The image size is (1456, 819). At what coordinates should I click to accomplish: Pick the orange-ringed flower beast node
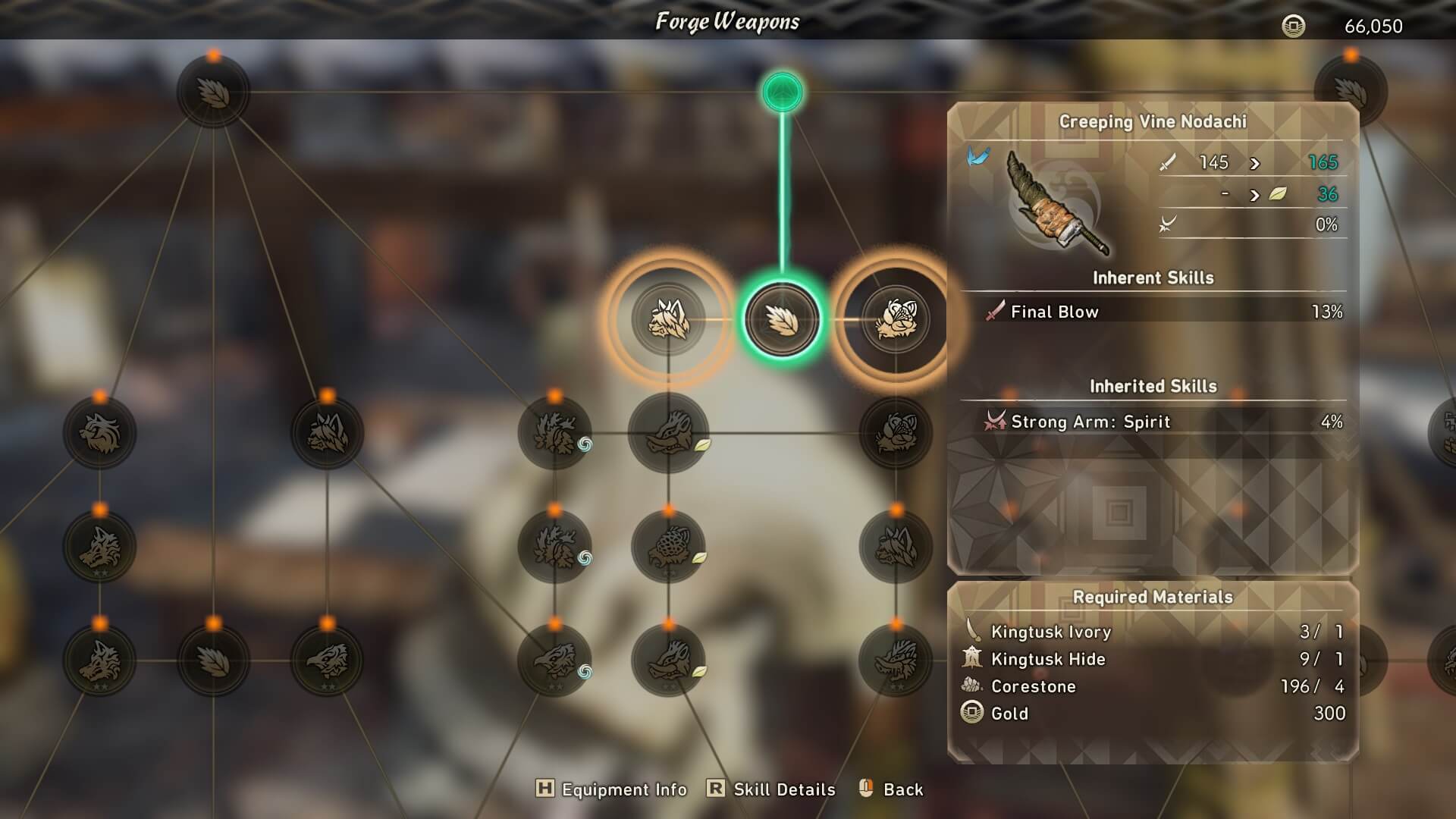coord(896,319)
